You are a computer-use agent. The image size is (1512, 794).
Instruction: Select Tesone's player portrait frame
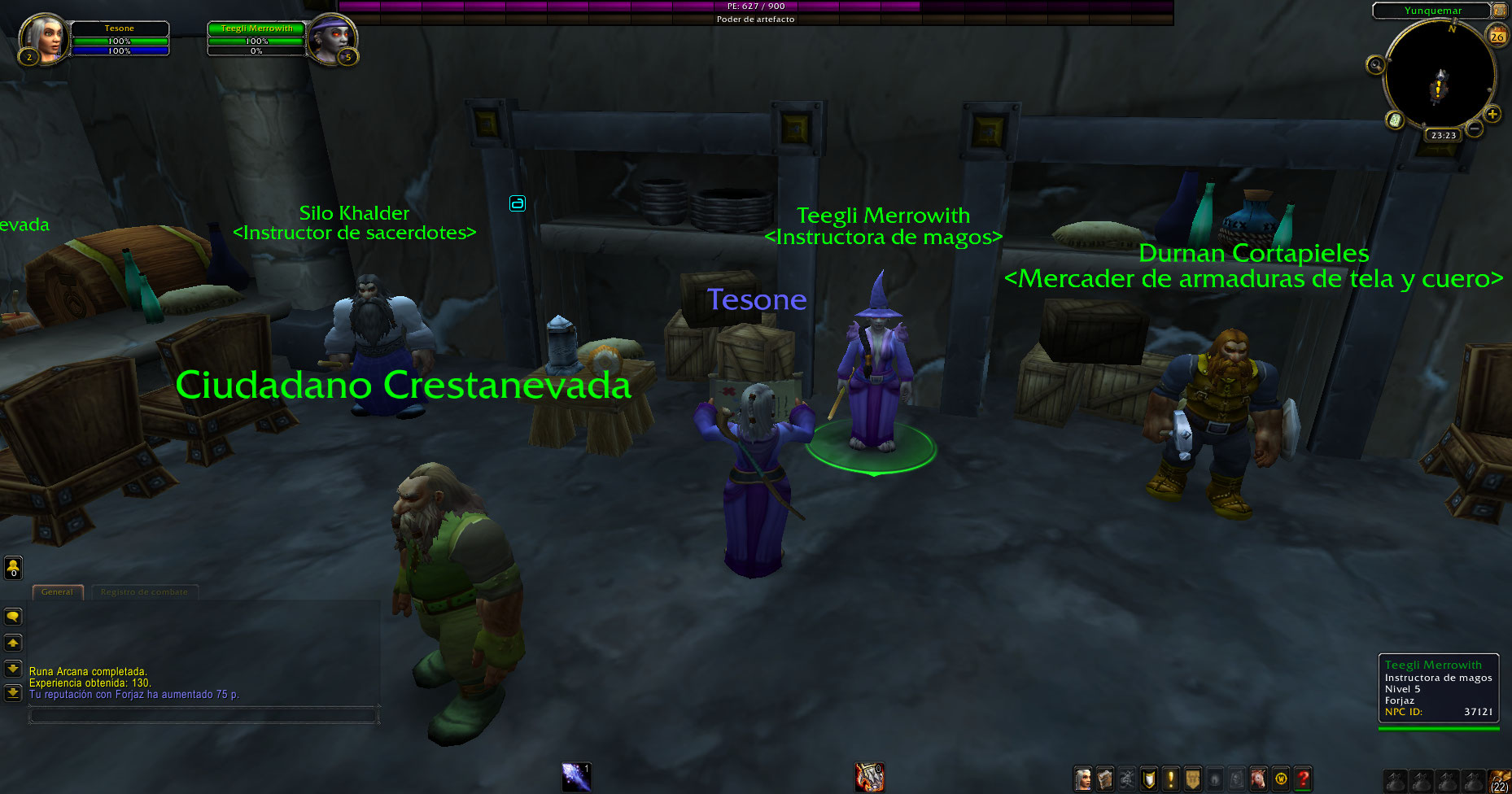coord(44,37)
